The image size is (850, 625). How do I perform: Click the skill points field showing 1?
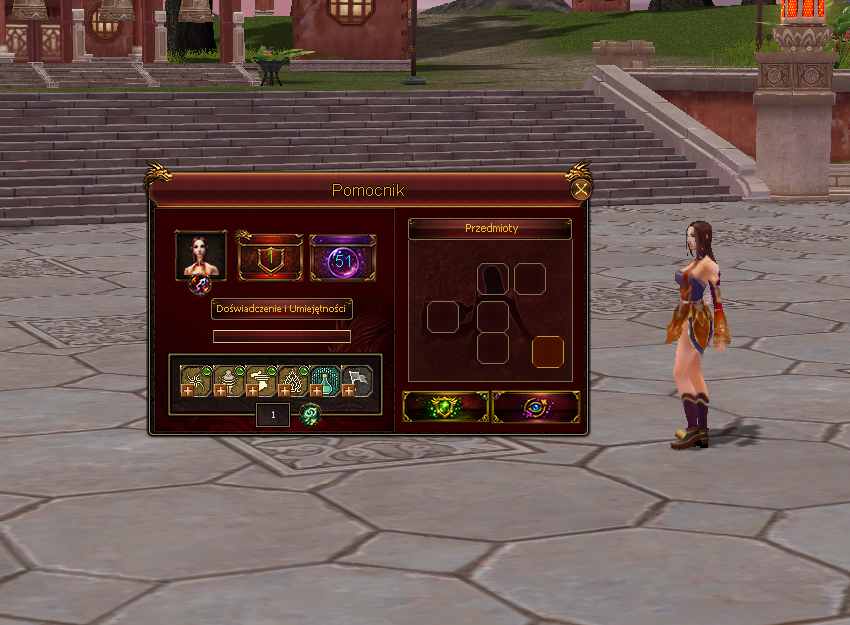pyautogui.click(x=273, y=414)
